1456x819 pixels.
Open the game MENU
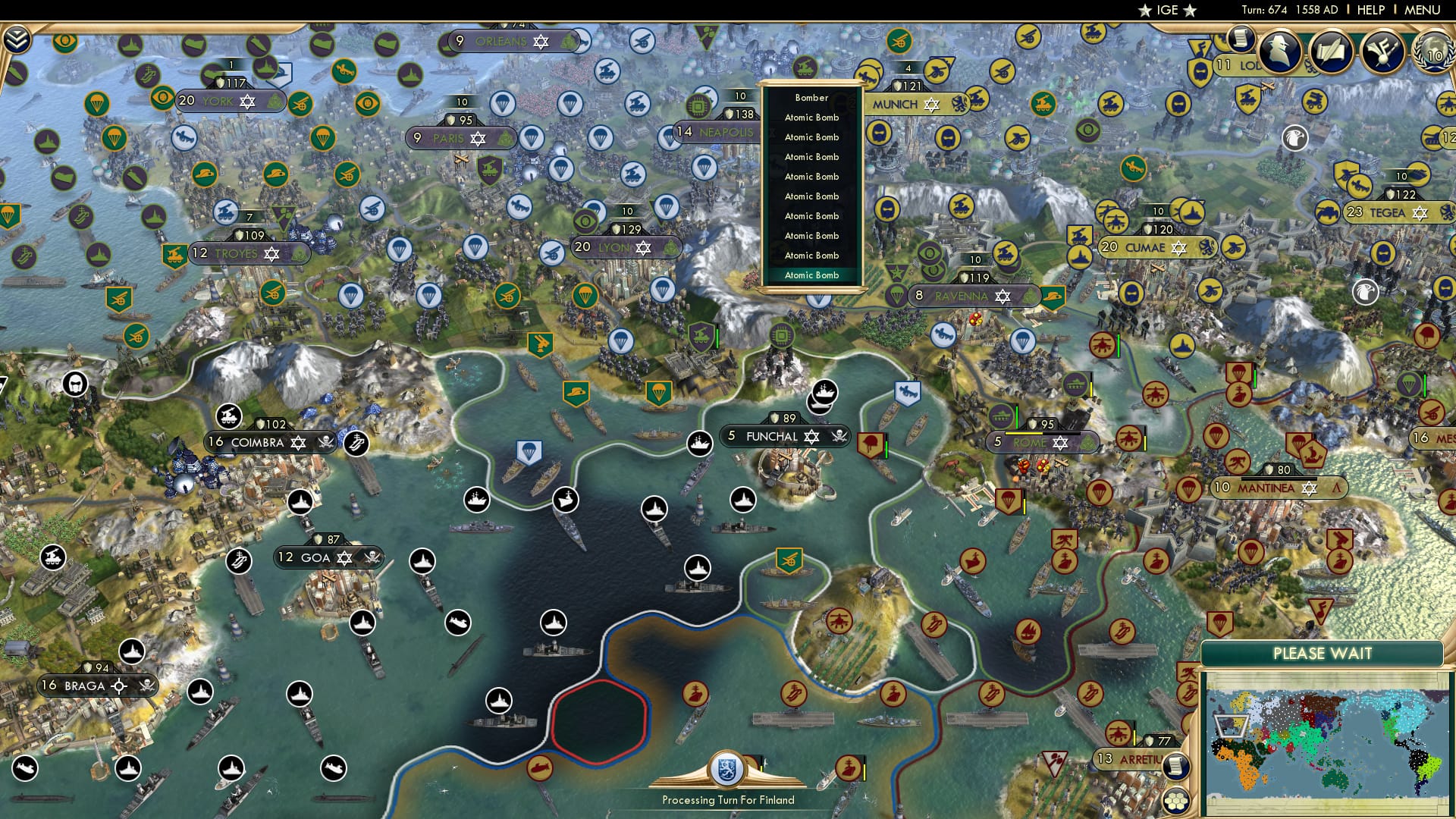(1422, 10)
